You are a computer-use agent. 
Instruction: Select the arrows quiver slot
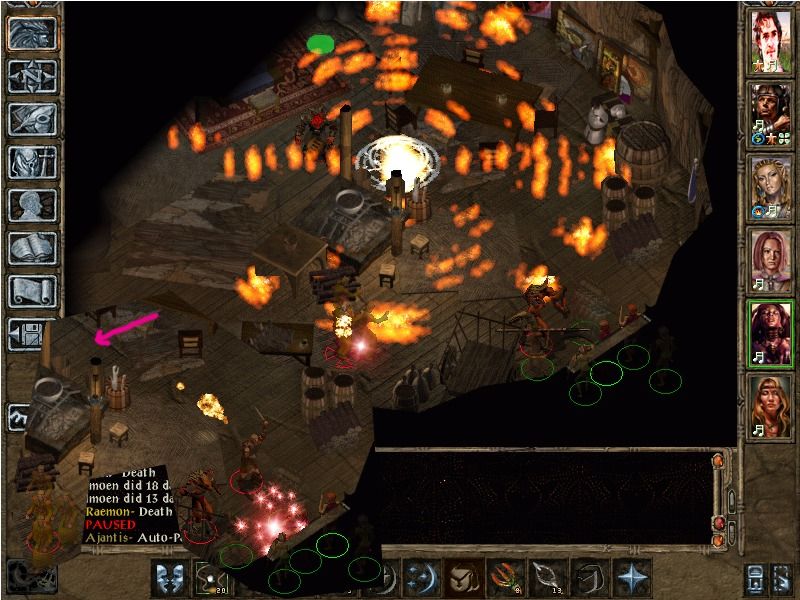(x=503, y=577)
